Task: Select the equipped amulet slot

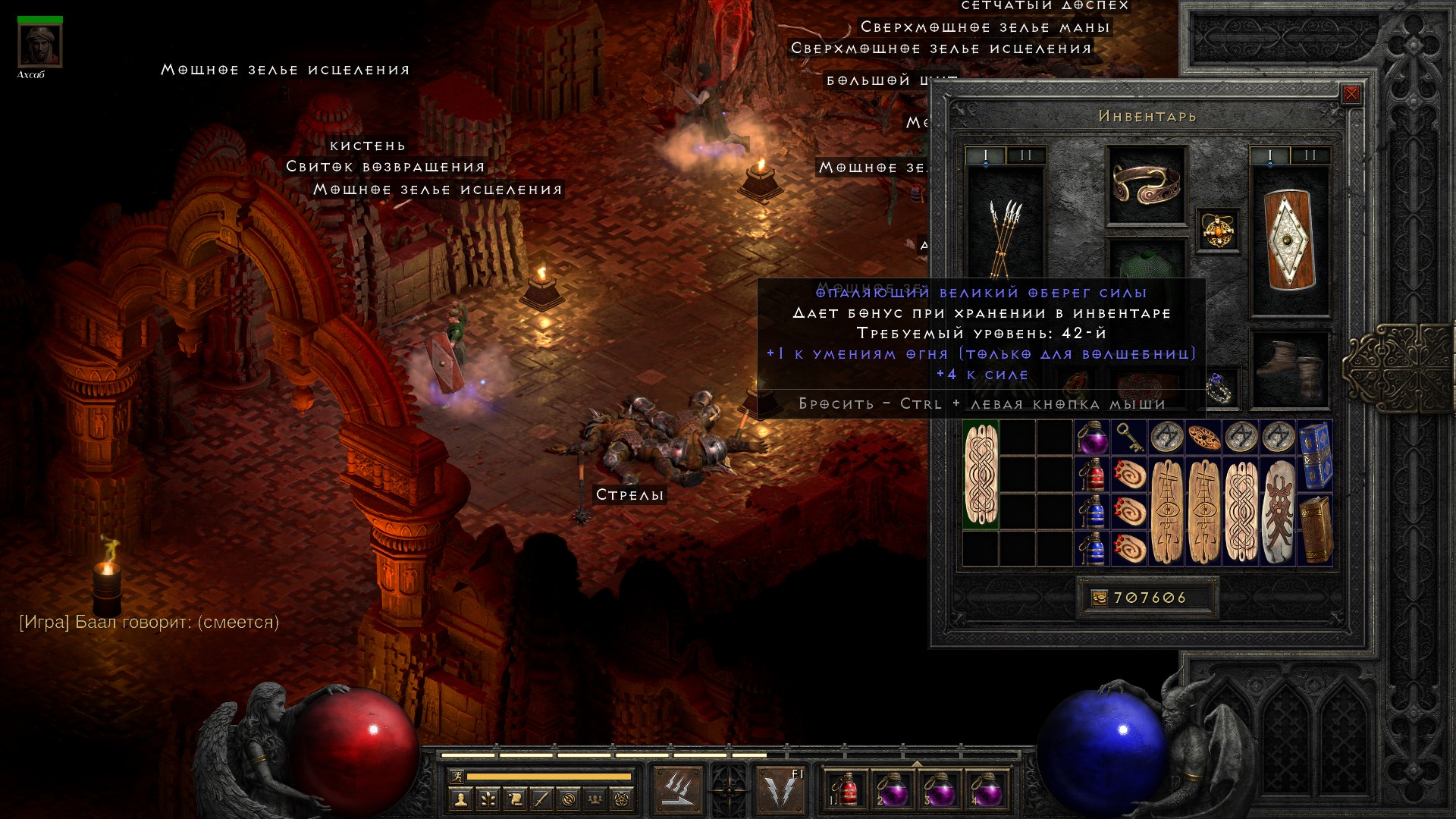Action: point(1218,230)
